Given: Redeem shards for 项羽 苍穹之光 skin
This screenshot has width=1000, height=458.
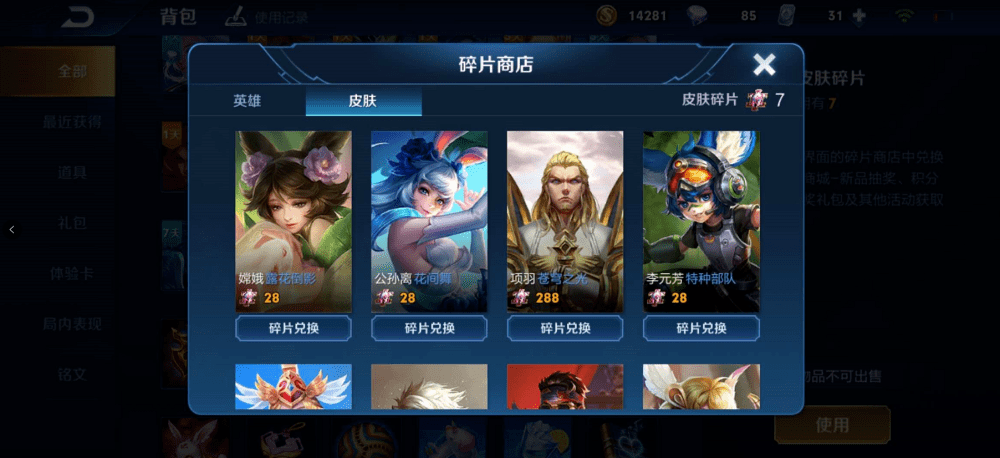Looking at the screenshot, I should [x=565, y=328].
